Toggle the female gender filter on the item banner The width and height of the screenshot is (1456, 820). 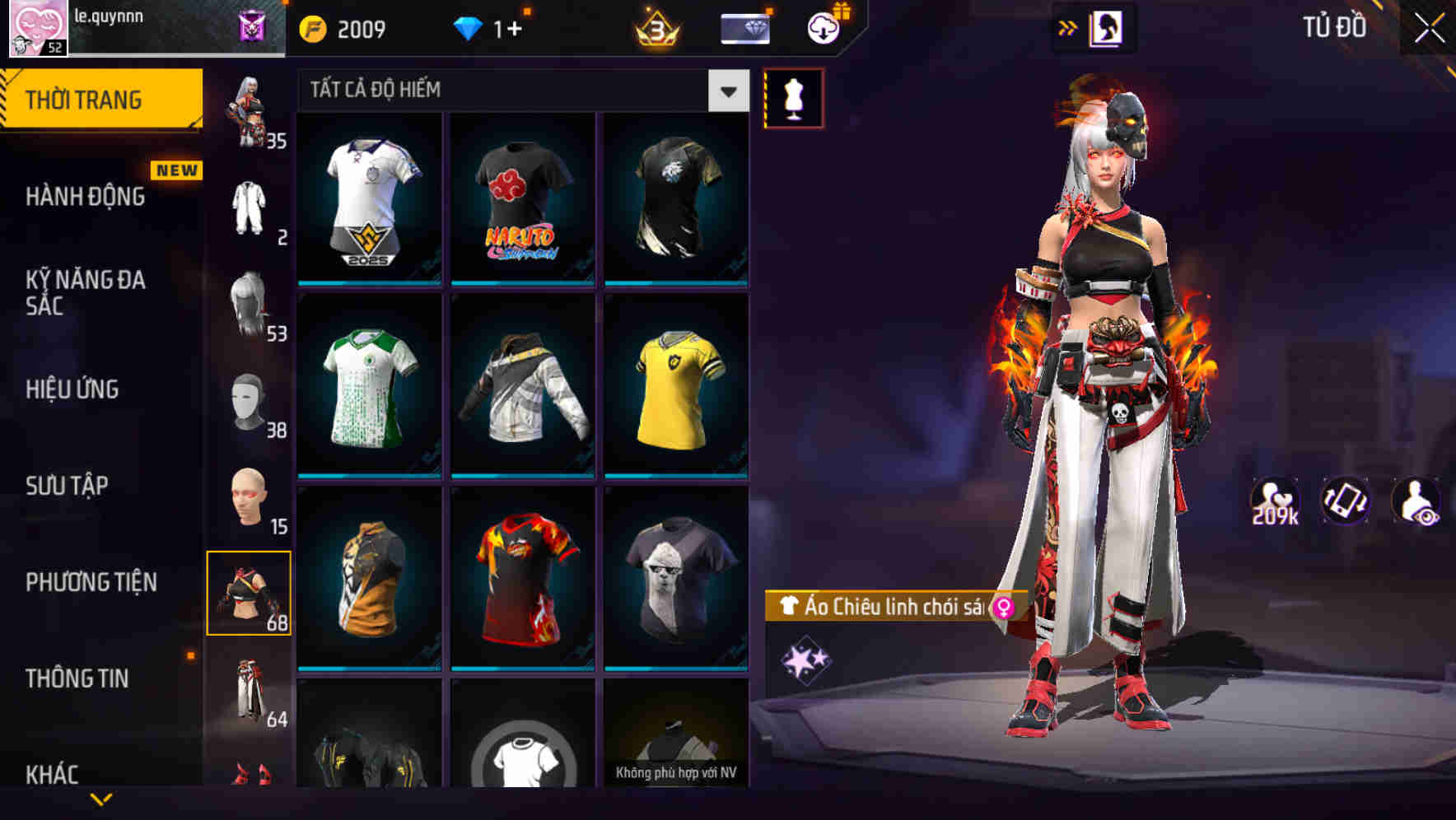[x=1002, y=608]
